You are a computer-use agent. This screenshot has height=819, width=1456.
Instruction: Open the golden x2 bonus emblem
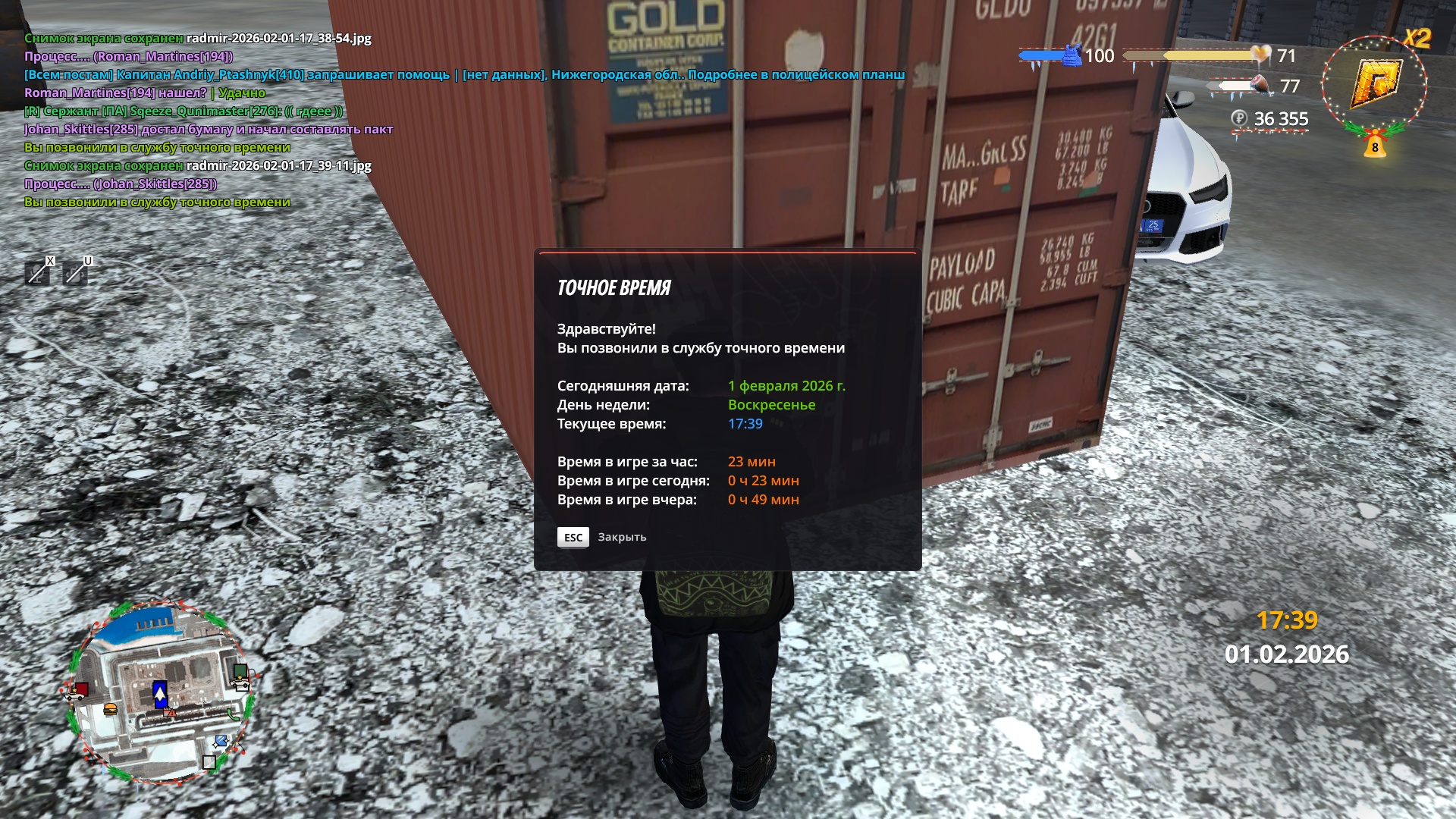pos(1375,81)
